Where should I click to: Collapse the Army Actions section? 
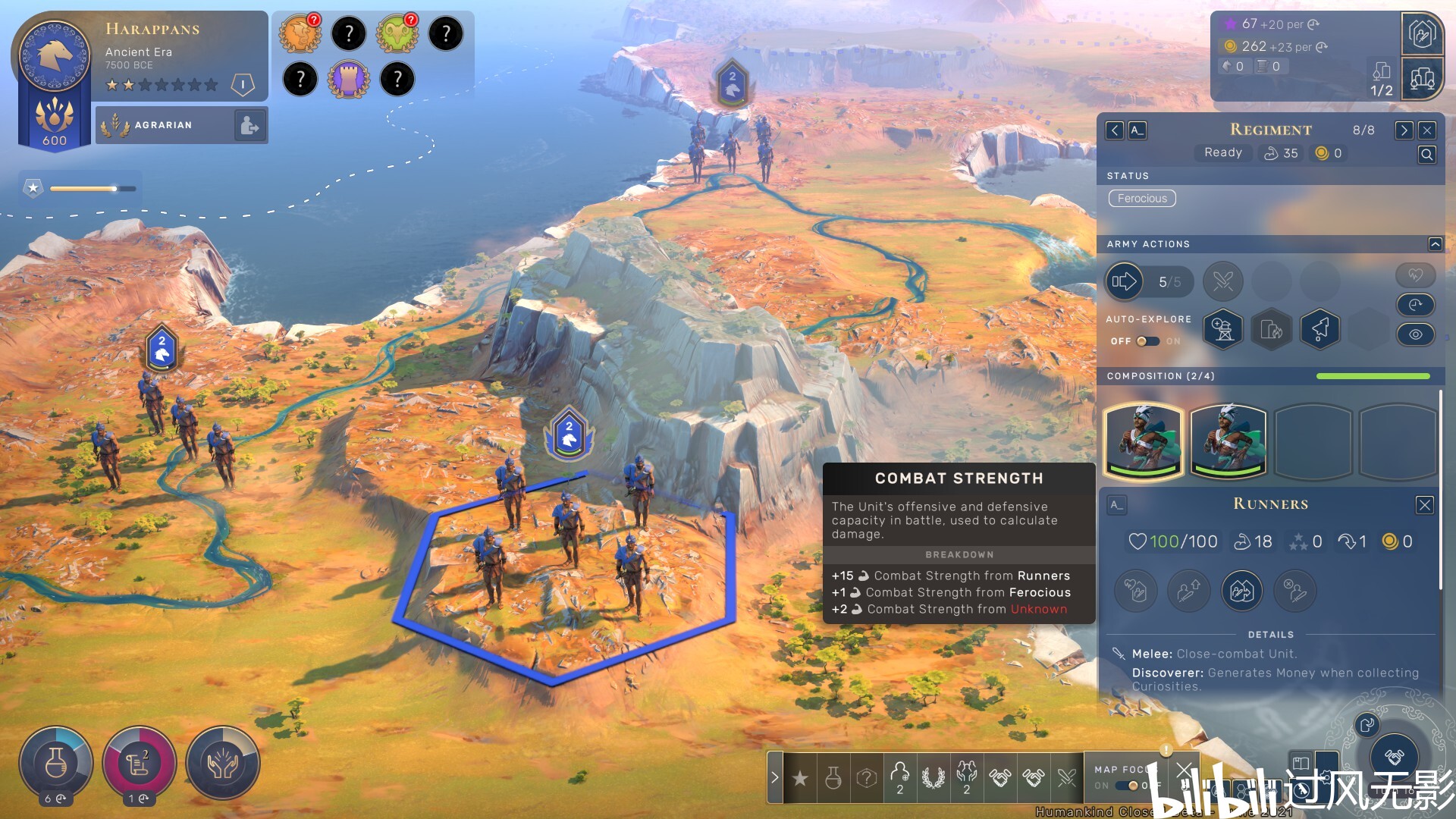(x=1435, y=244)
